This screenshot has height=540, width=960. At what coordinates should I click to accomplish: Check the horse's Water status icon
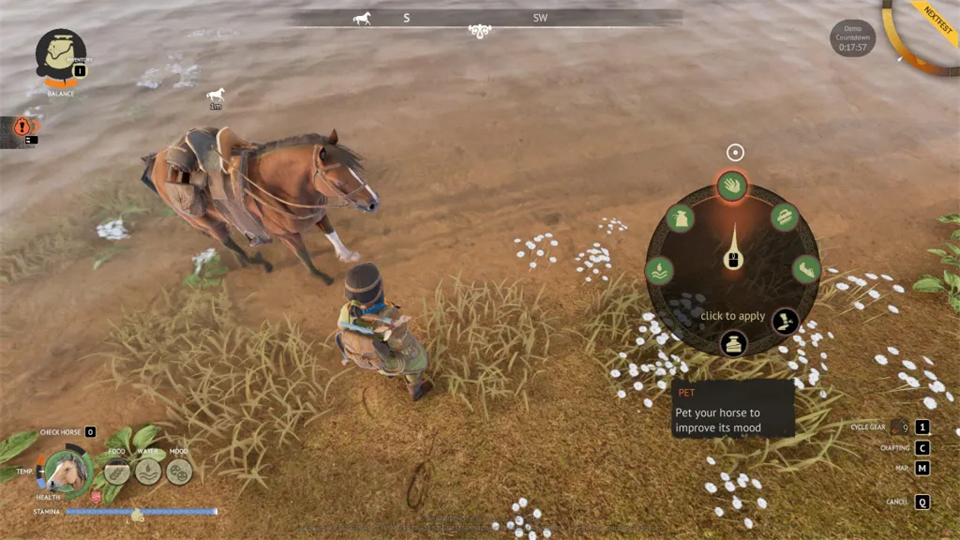click(148, 471)
